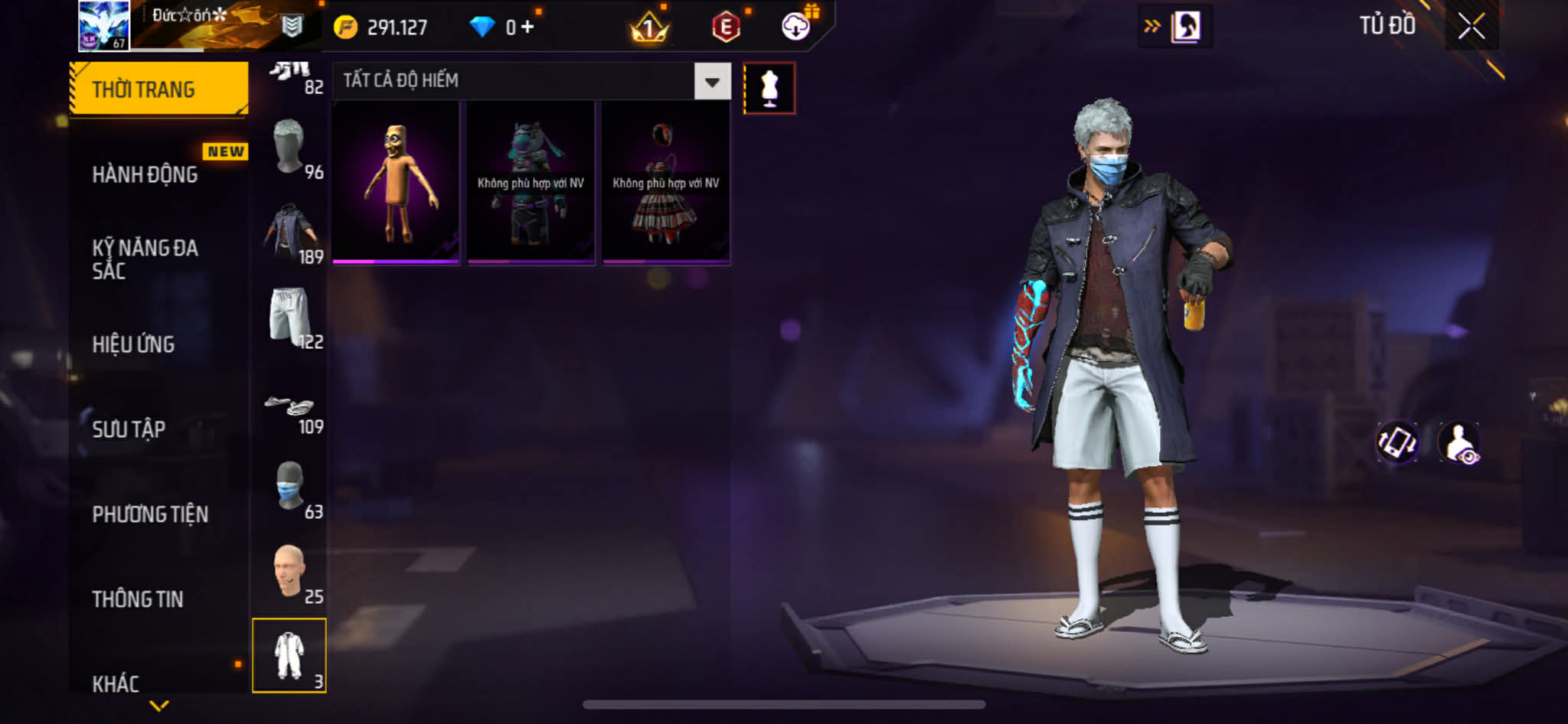1568x724 pixels.
Task: Select the orange wooden mannequin outfit
Action: click(x=396, y=184)
